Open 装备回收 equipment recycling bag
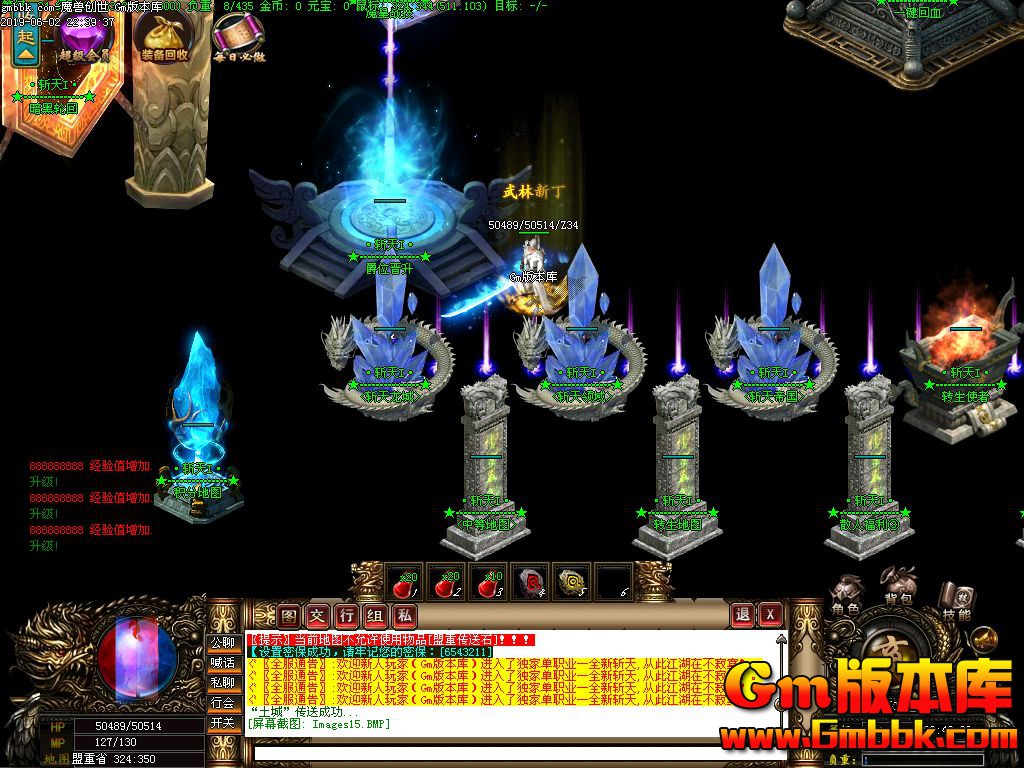The width and height of the screenshot is (1024, 768). point(164,40)
